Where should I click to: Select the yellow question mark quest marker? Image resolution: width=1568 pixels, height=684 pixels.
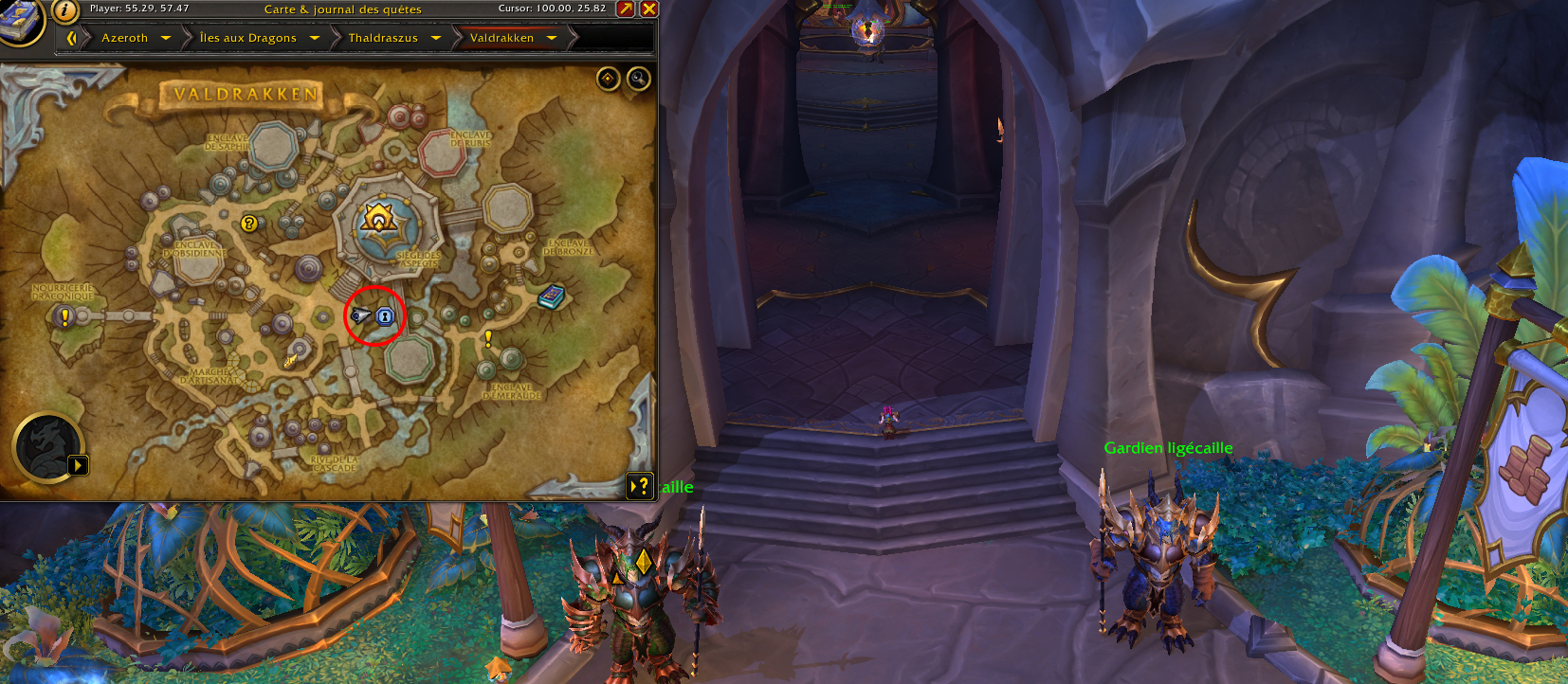[249, 224]
